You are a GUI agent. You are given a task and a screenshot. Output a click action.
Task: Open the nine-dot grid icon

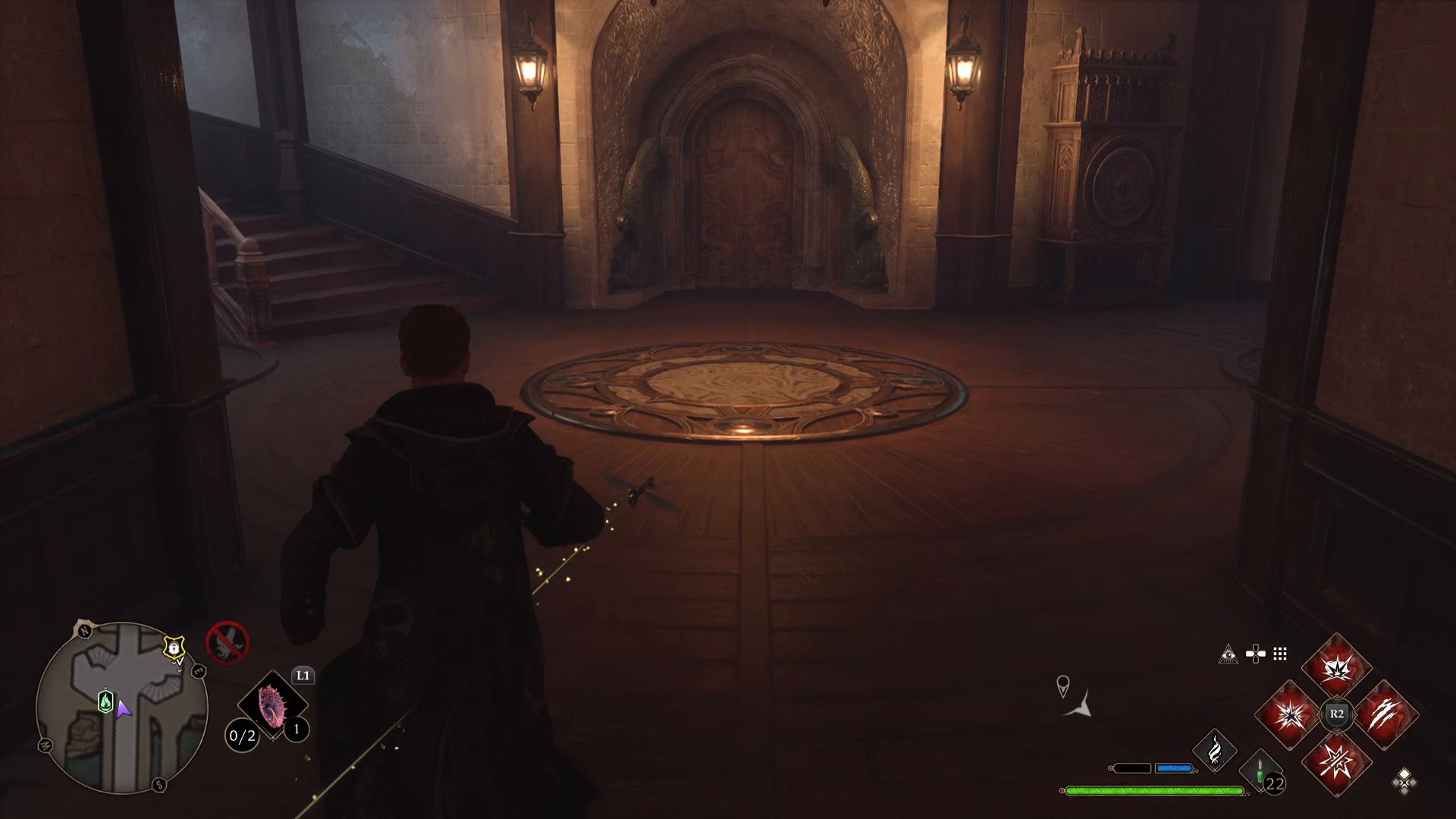click(1280, 654)
